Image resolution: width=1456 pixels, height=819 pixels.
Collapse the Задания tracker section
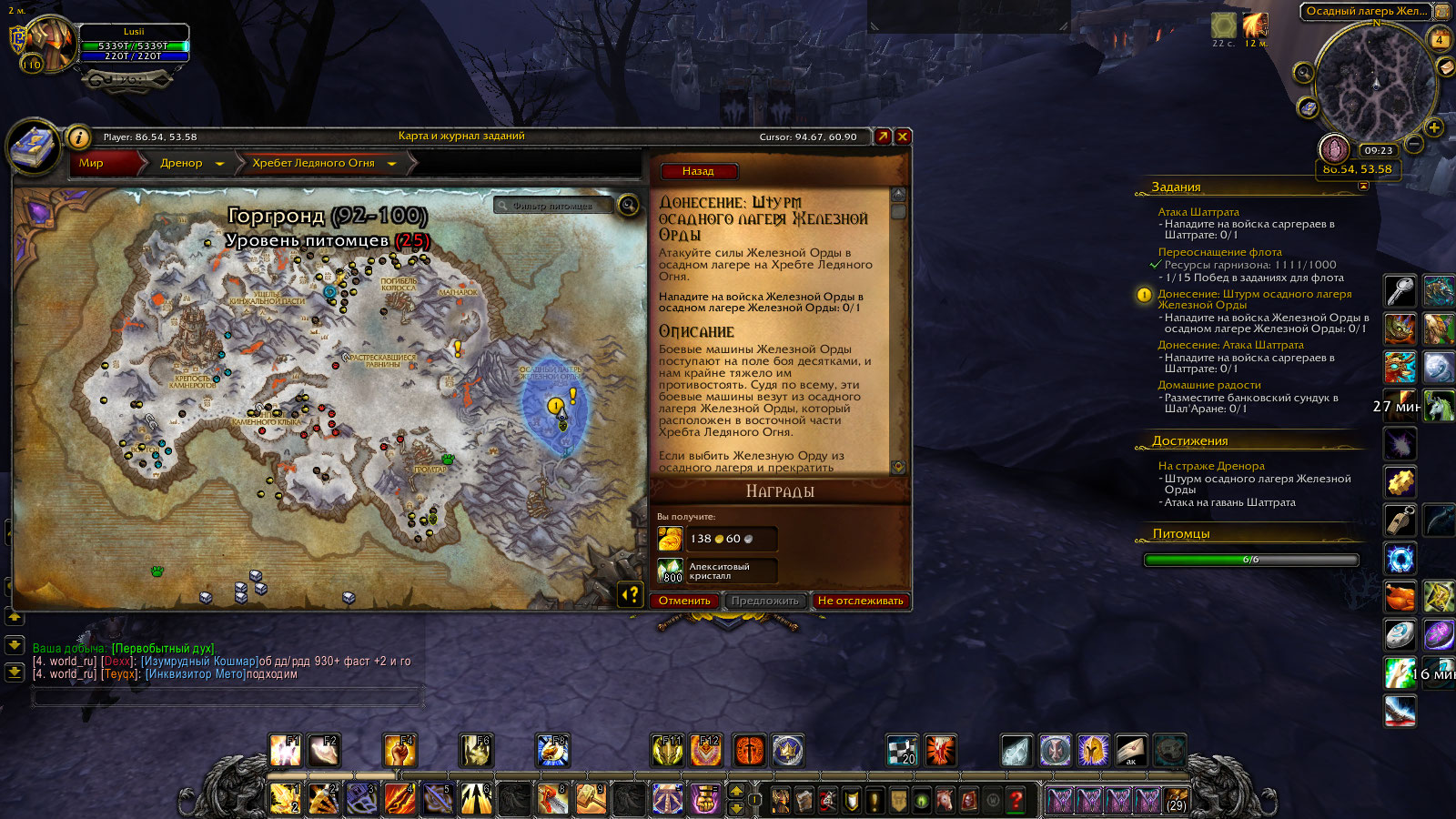(x=1363, y=186)
